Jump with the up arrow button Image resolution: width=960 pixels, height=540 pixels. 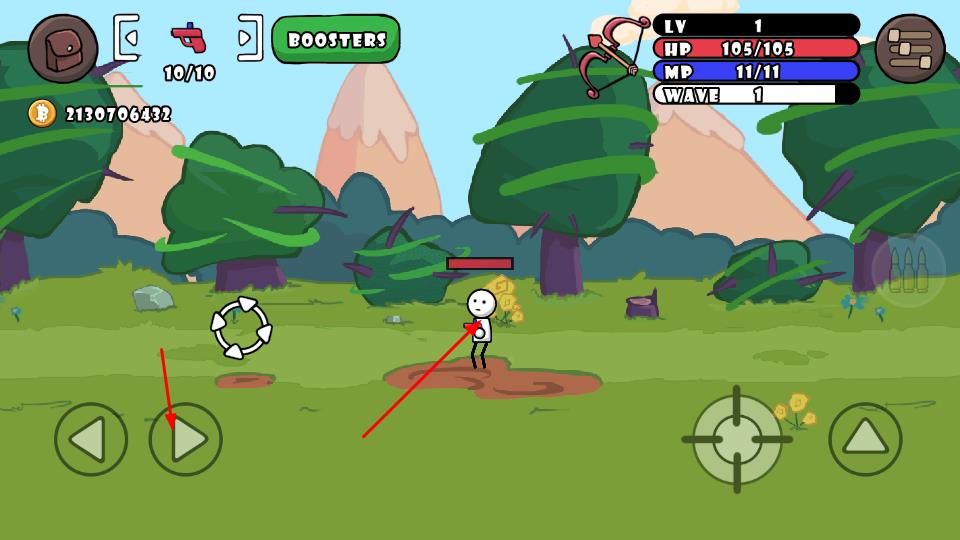865,439
